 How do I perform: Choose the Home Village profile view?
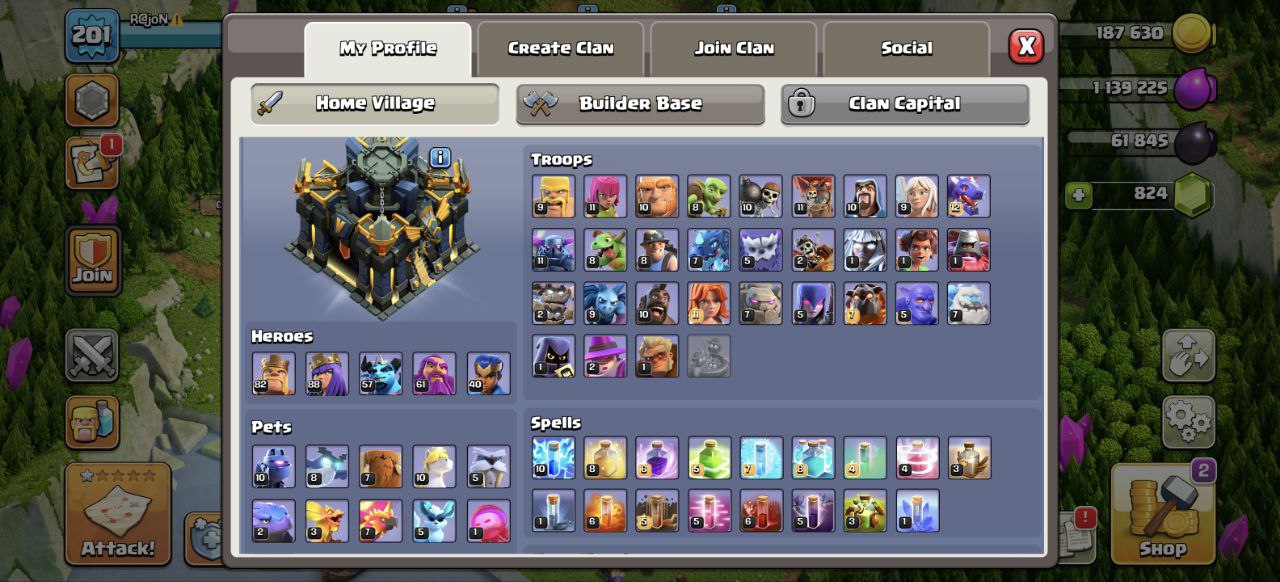tap(375, 104)
